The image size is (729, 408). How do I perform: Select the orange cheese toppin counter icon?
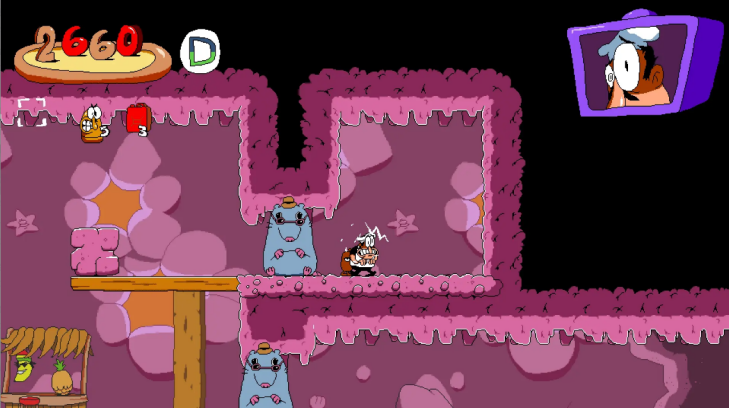click(x=92, y=123)
